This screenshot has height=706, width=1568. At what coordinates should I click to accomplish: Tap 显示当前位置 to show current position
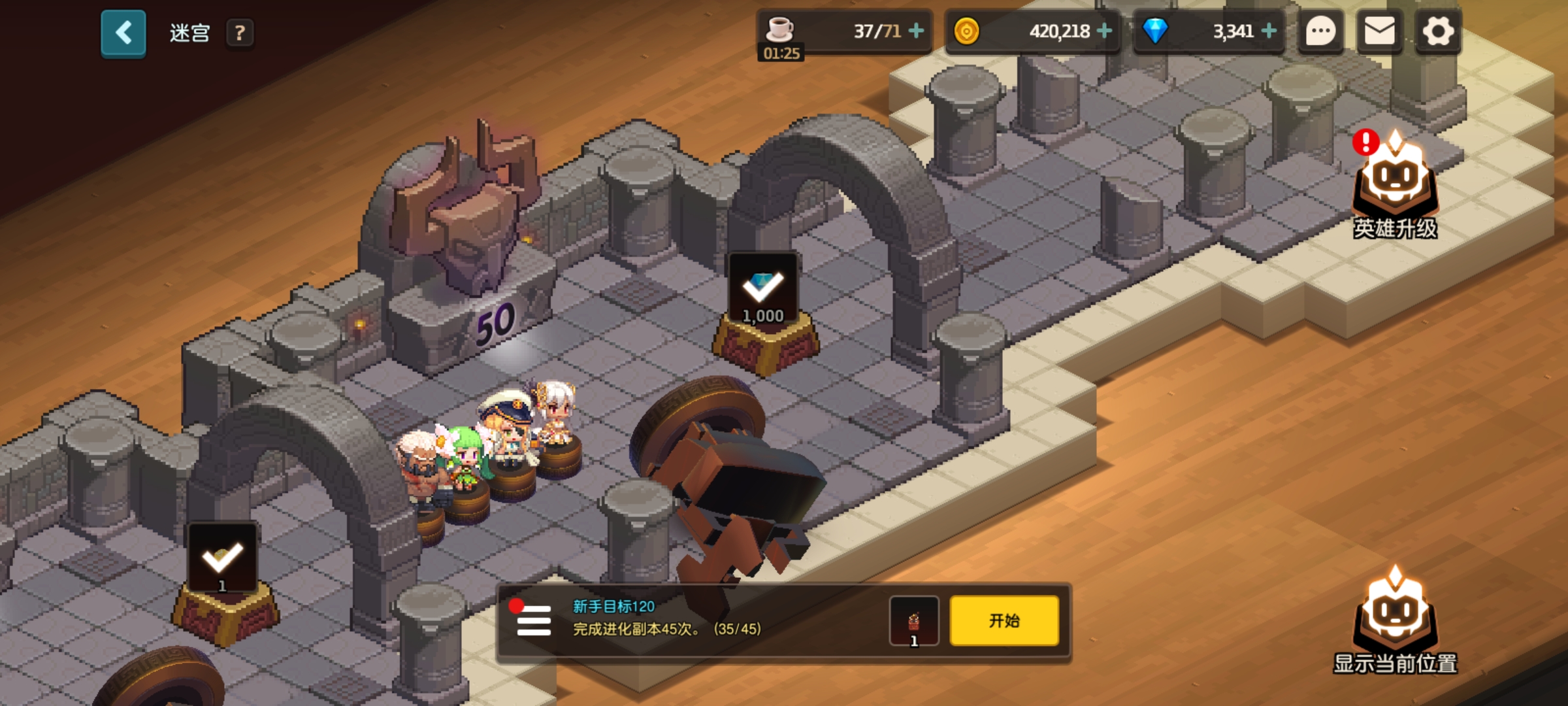coord(1395,621)
